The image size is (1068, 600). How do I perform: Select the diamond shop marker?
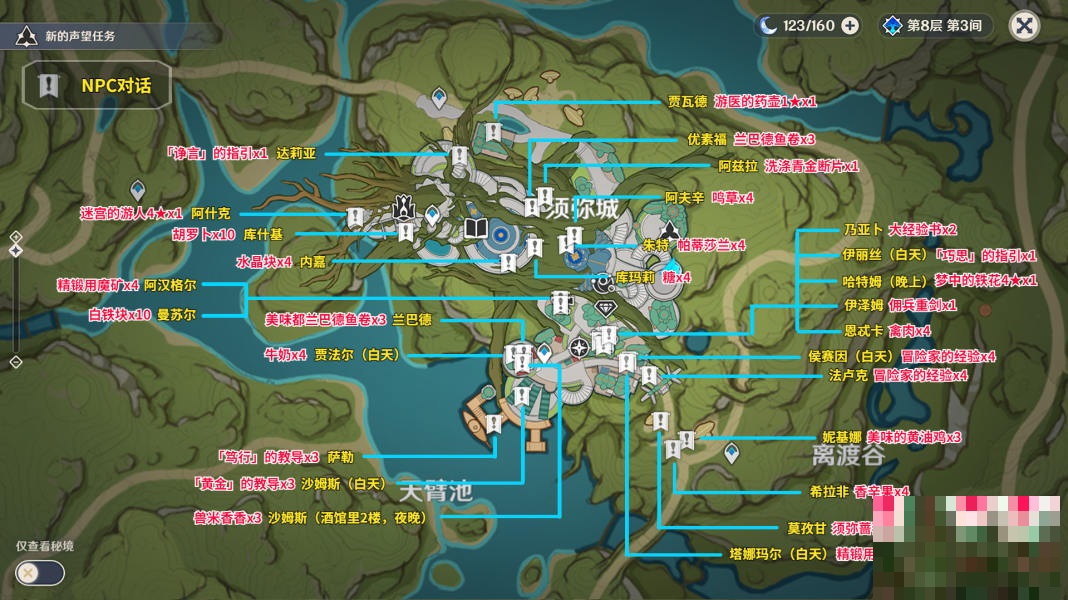604,307
